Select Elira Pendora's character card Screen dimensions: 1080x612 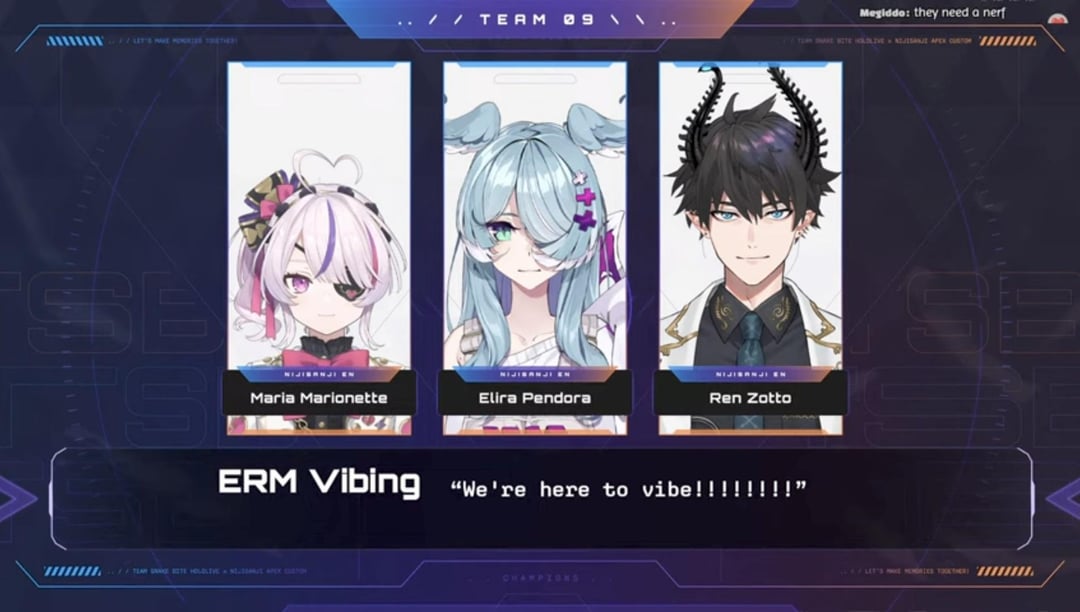535,248
